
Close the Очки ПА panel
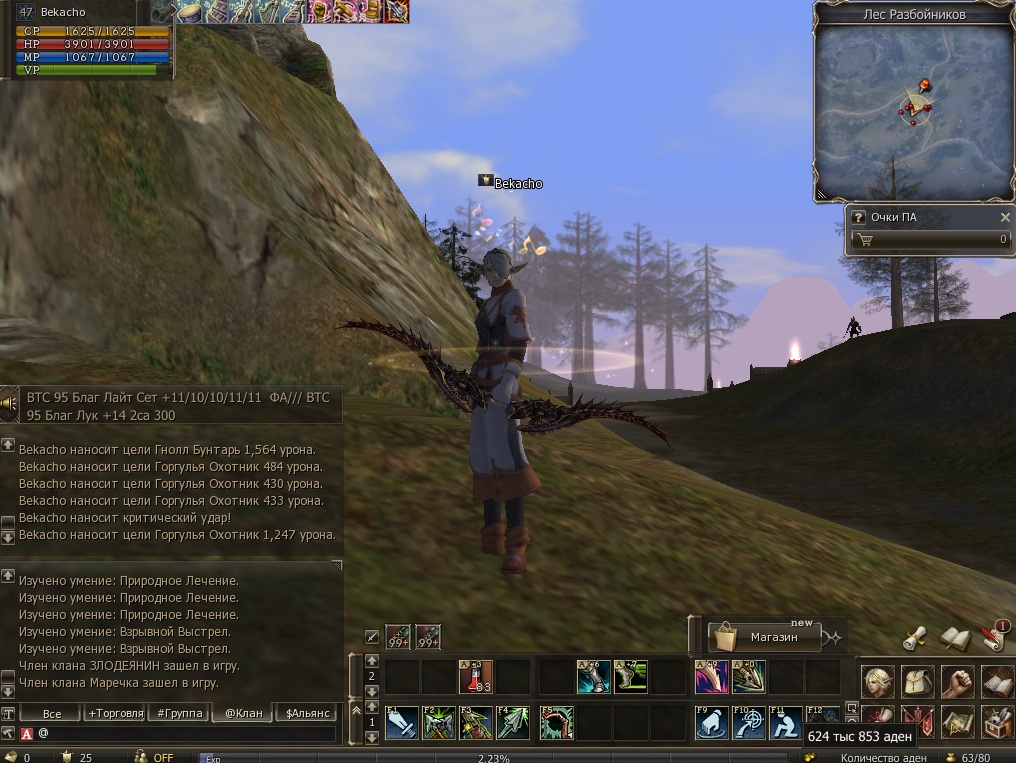point(1005,217)
